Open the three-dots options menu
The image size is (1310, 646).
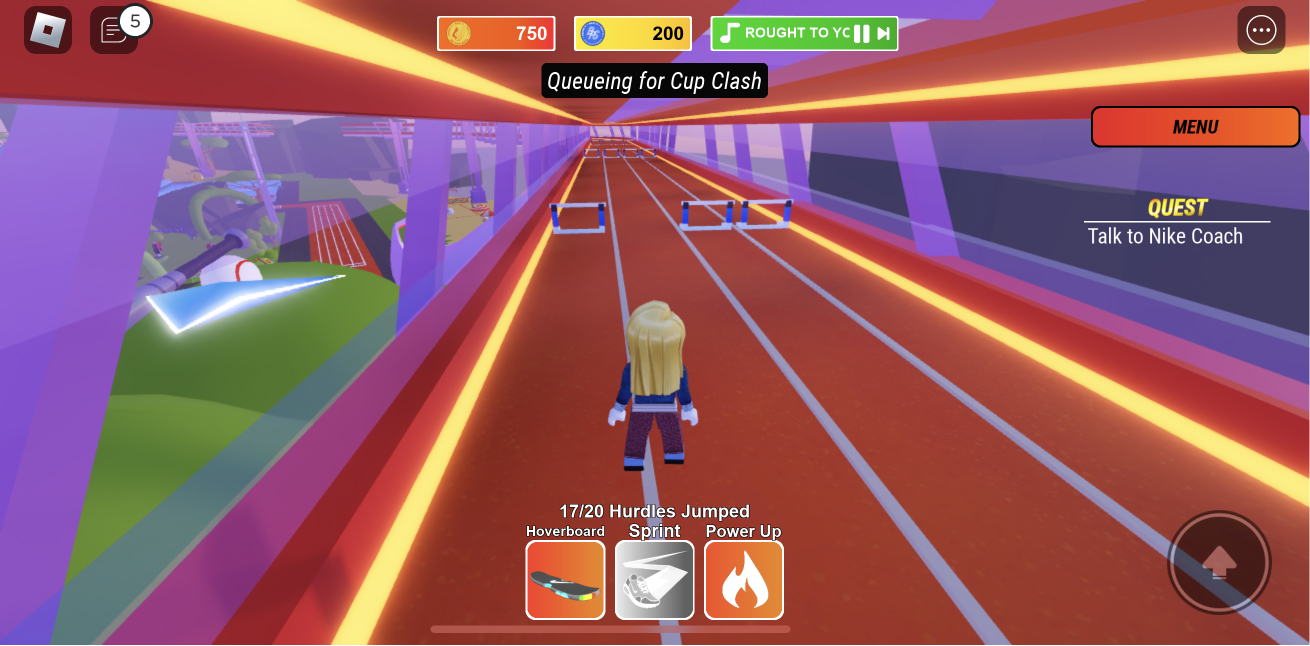1261,30
